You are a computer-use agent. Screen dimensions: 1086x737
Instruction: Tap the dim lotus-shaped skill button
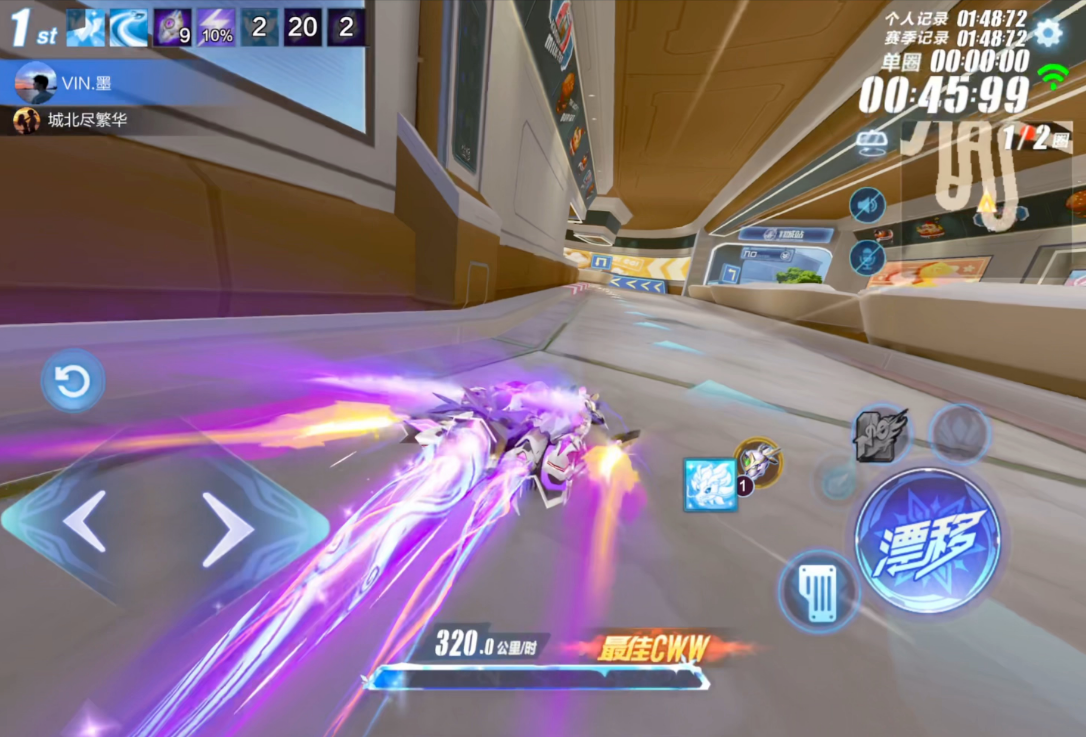tap(959, 433)
